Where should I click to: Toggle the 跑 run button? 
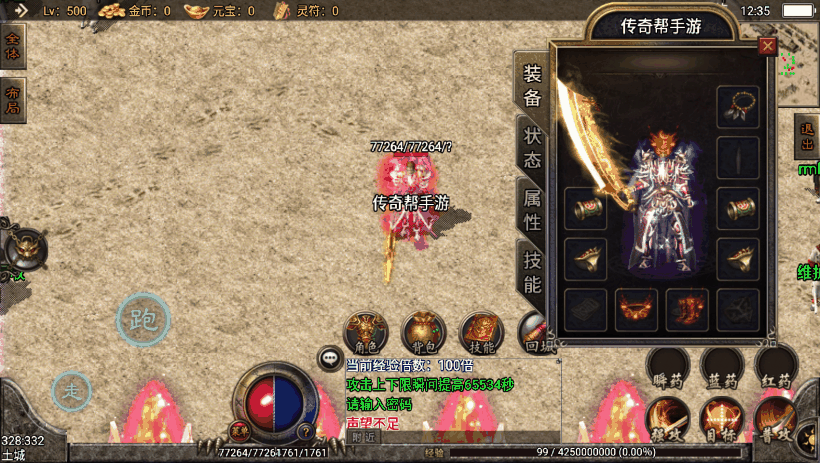point(144,320)
